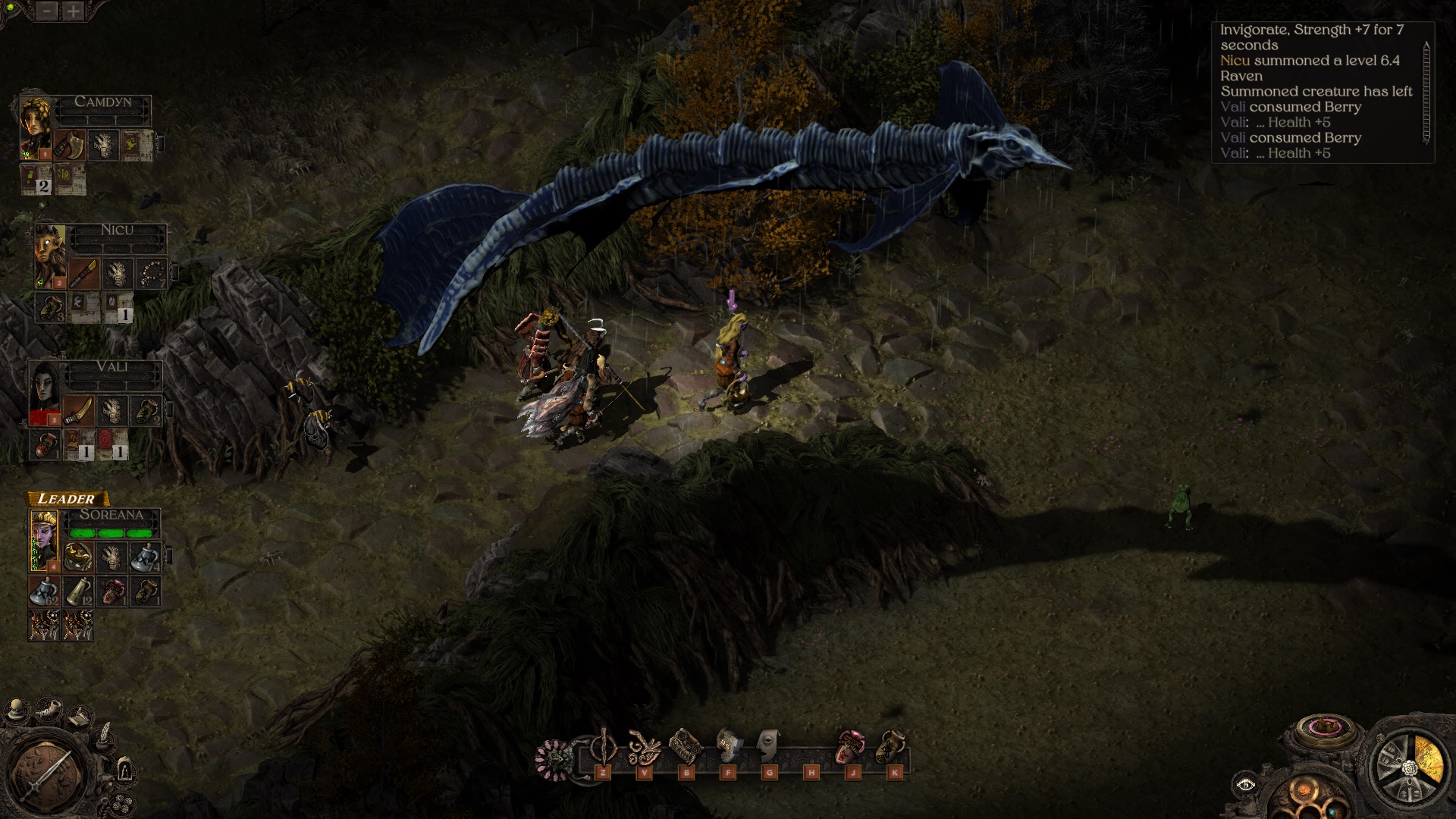
Task: Select party leader Soreana's portrait
Action: [44, 539]
